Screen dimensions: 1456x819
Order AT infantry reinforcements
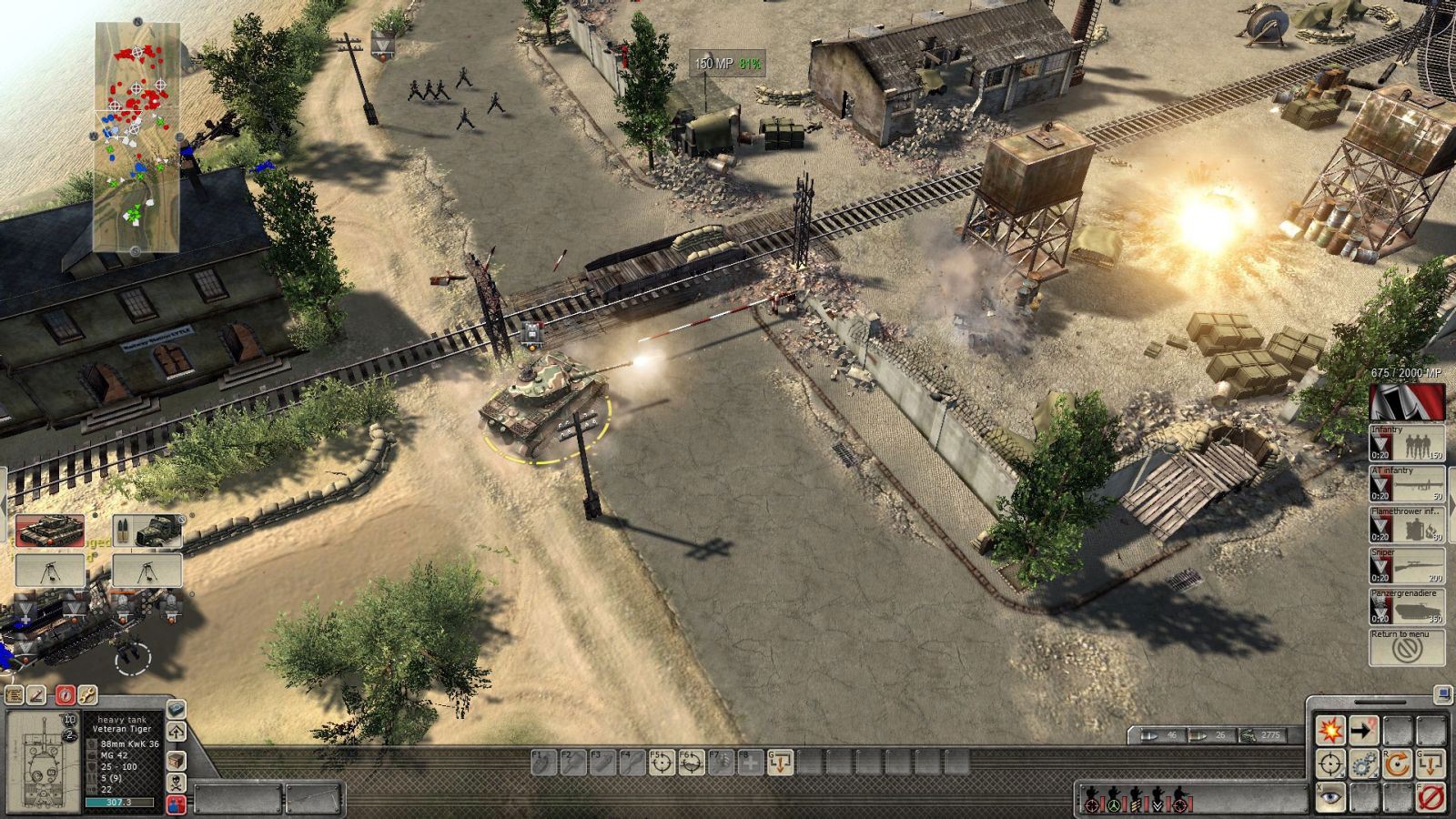(x=1407, y=484)
